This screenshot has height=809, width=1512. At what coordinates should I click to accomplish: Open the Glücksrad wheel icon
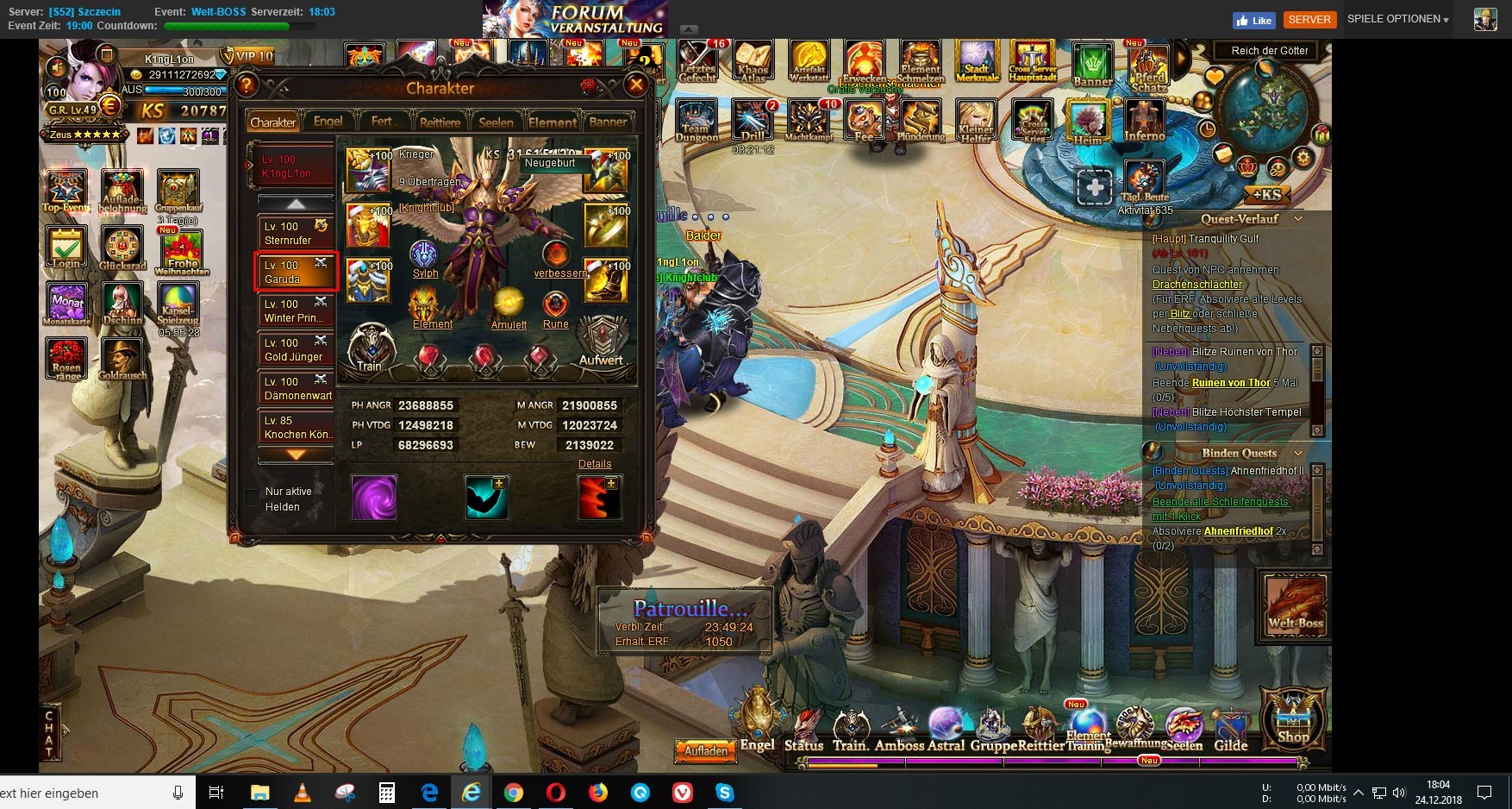pyautogui.click(x=122, y=248)
